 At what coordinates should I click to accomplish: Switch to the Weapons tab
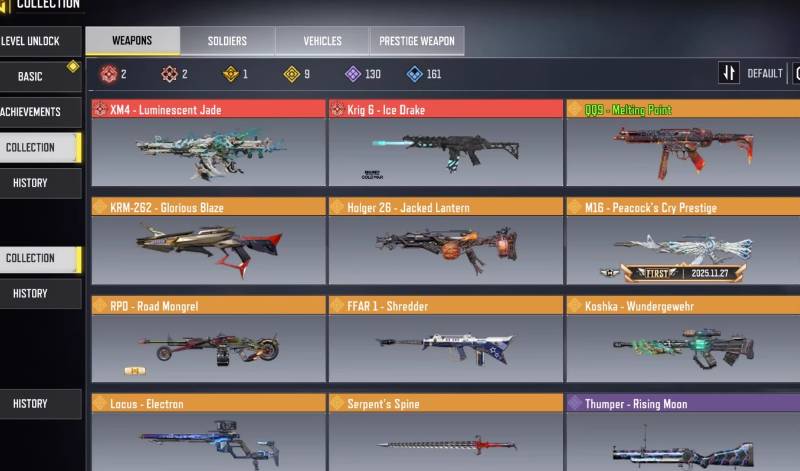(x=132, y=41)
